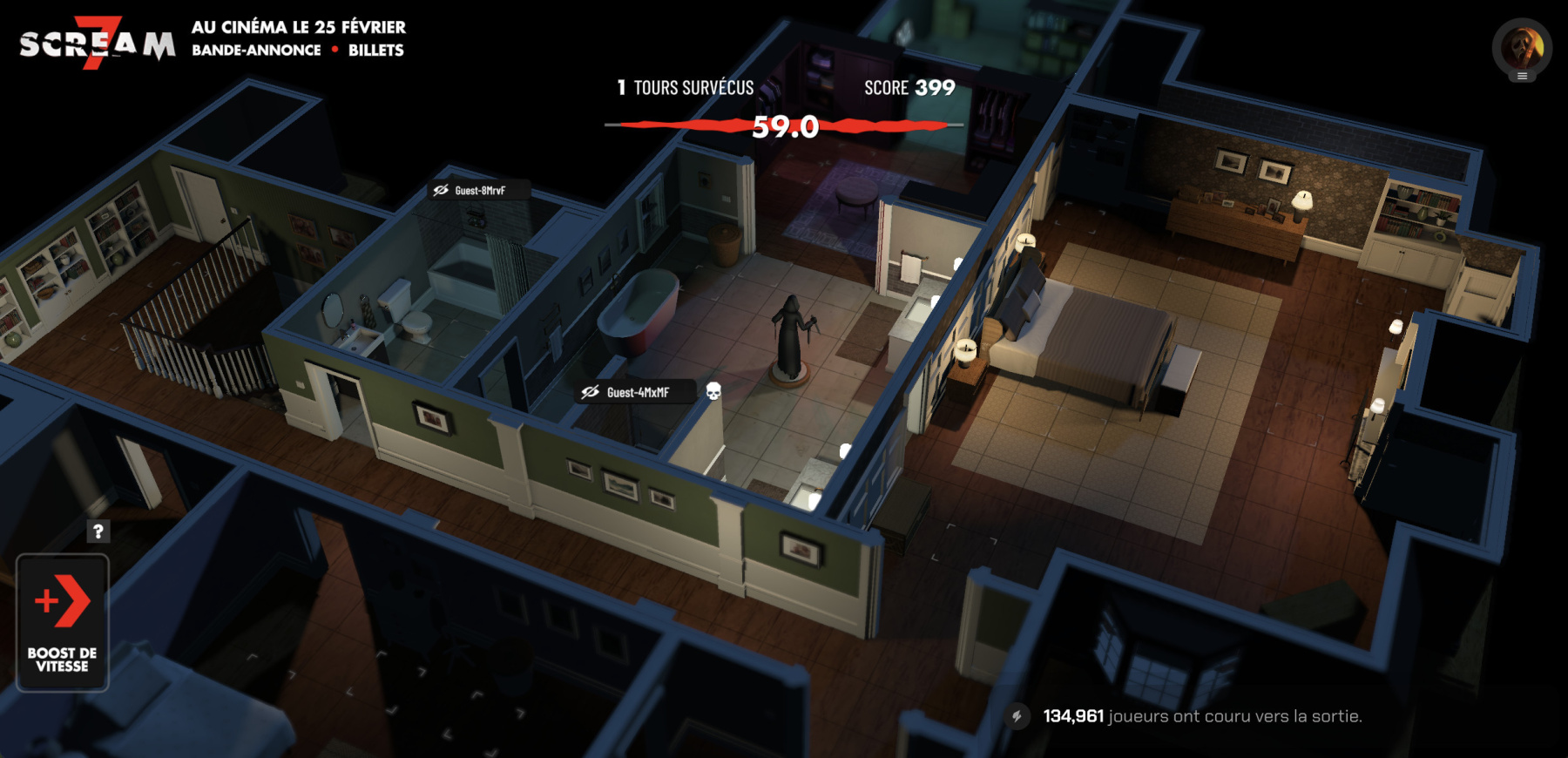Open the Ghostface avatar menu
This screenshot has width=1568, height=758.
1522,49
